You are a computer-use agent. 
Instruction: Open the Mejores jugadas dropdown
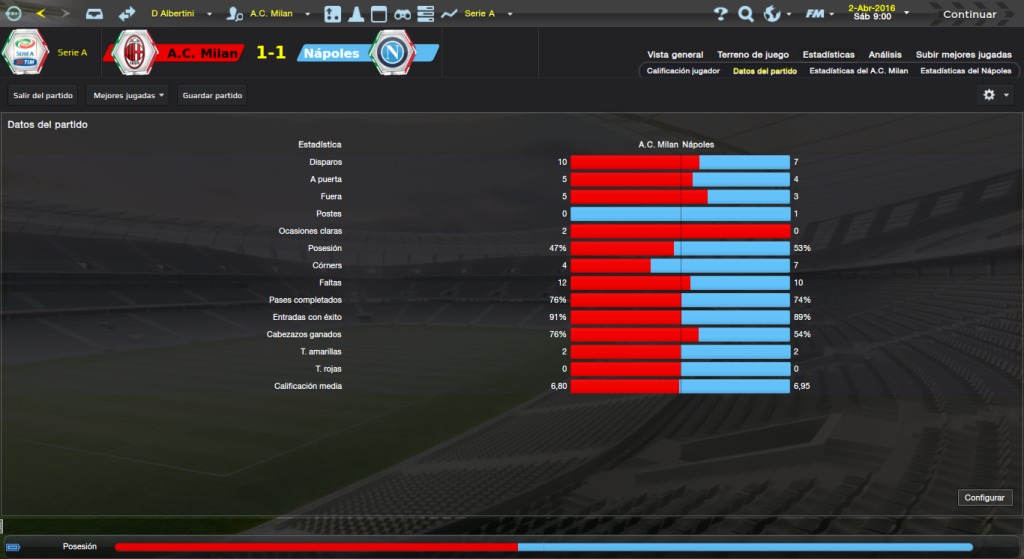(128, 95)
